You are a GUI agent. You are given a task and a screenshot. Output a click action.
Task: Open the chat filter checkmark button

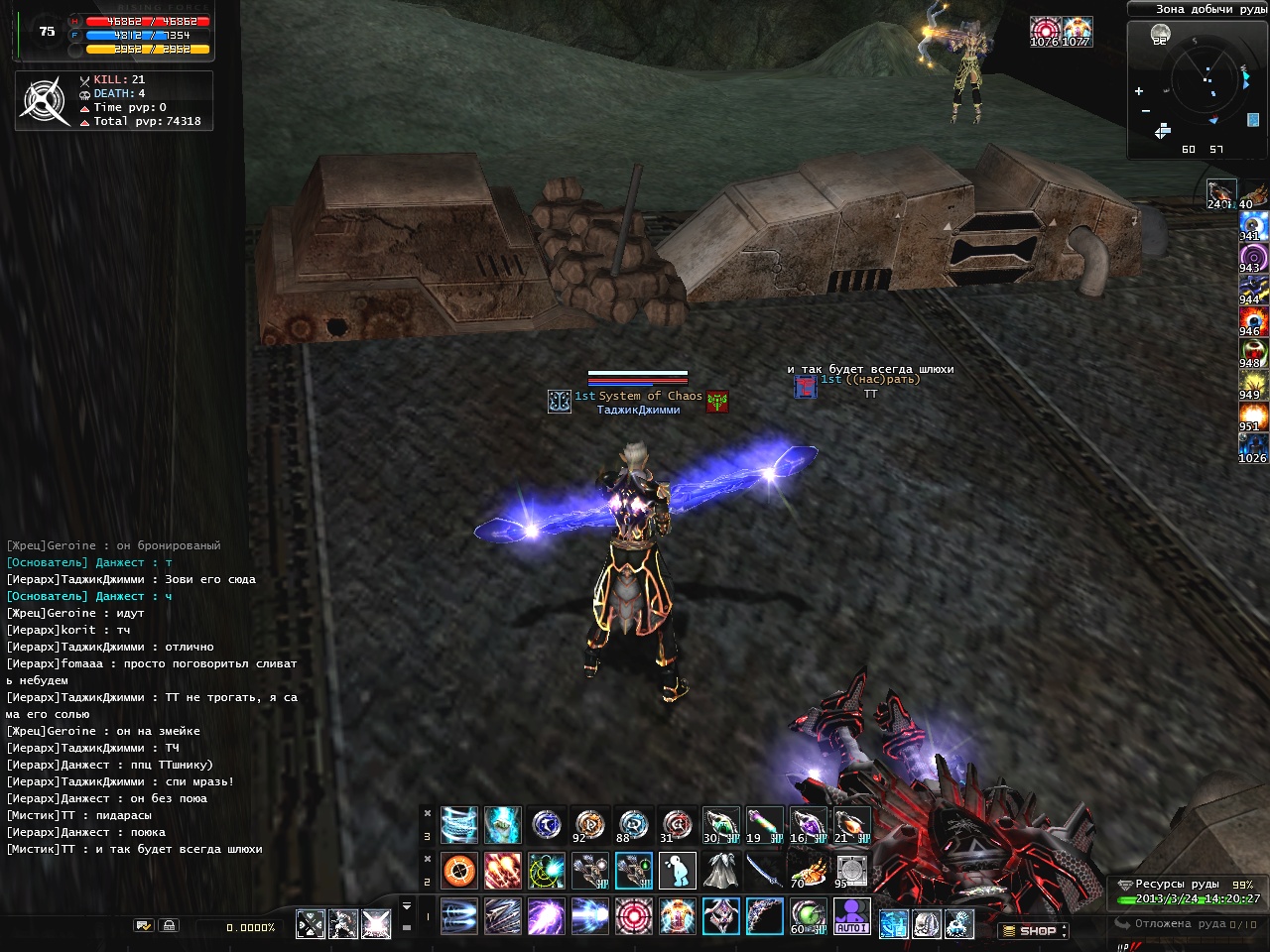[144, 925]
